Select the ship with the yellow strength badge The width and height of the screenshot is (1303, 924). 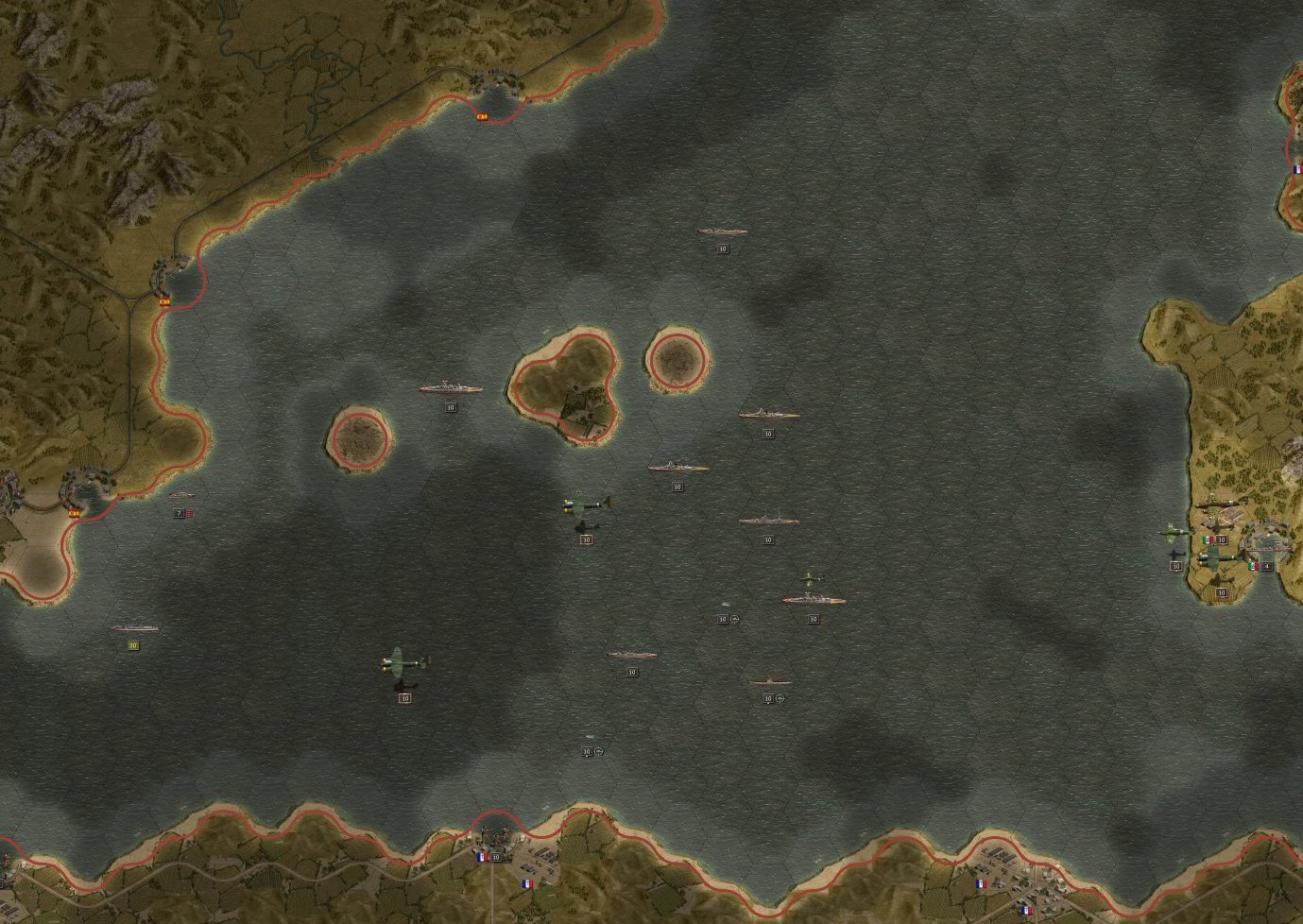(134, 628)
